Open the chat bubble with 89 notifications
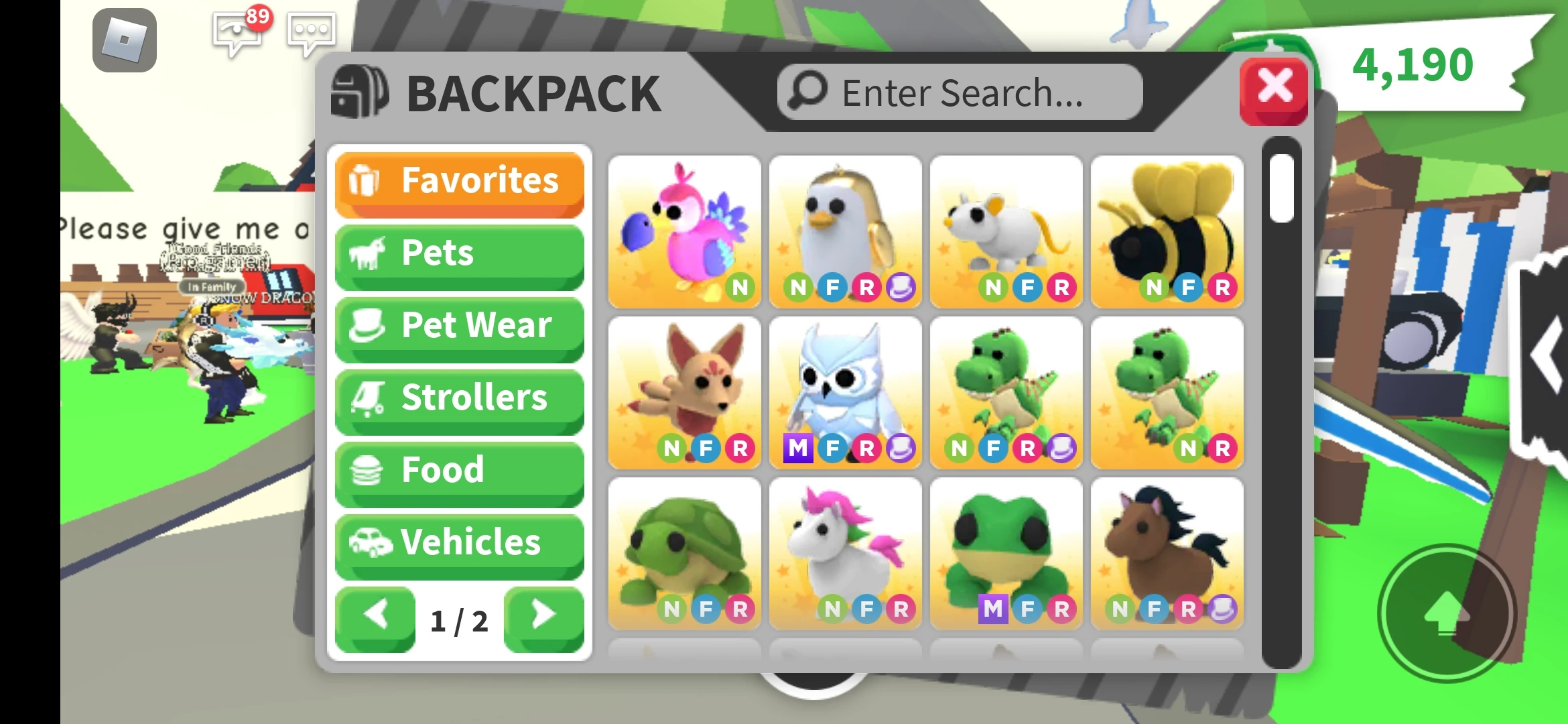Image resolution: width=1568 pixels, height=724 pixels. pyautogui.click(x=238, y=34)
